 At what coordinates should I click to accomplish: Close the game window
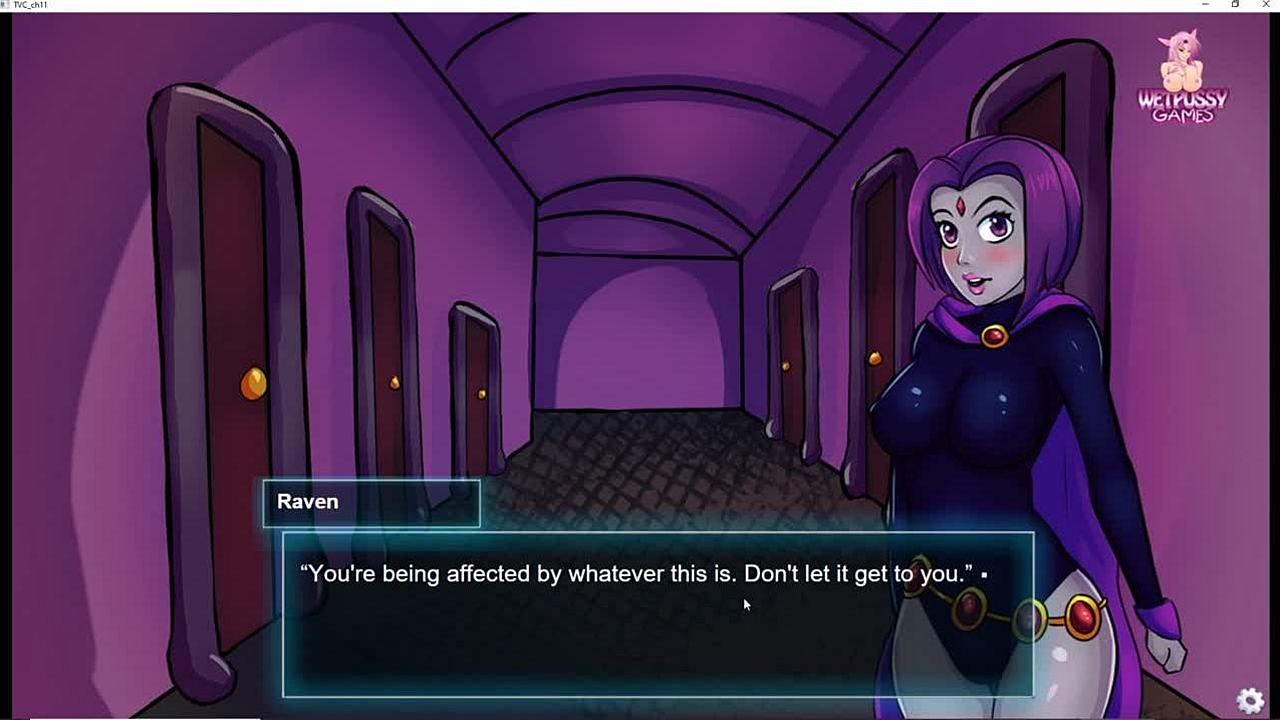coord(1266,5)
